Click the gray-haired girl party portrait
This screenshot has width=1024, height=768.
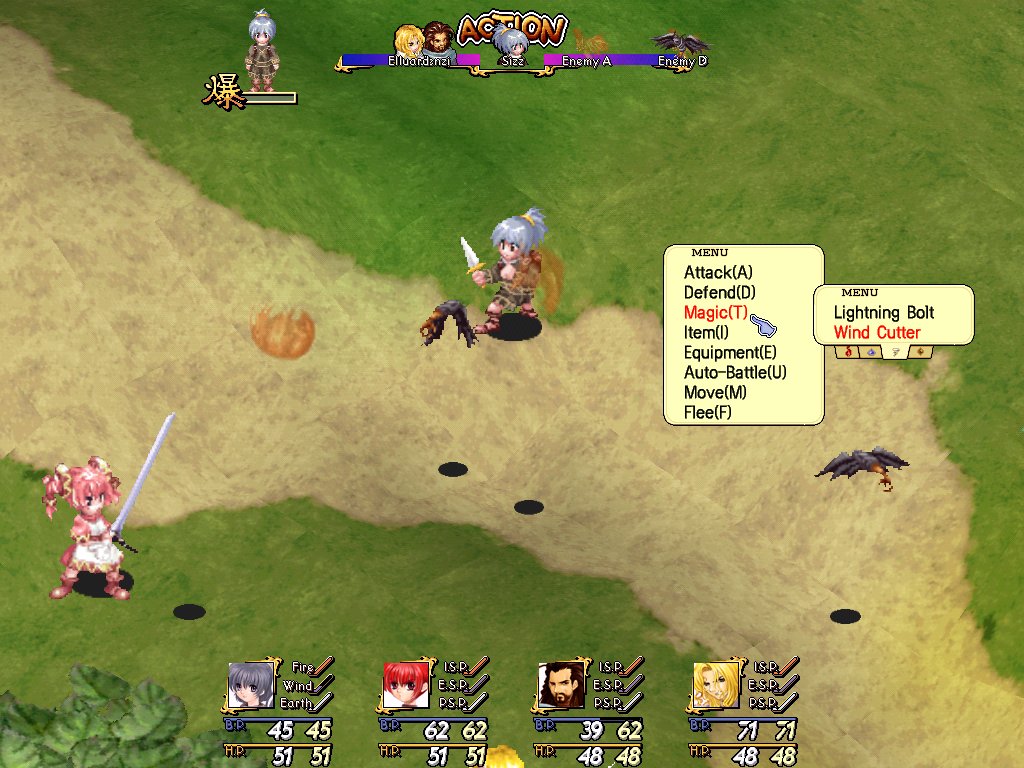click(x=249, y=685)
